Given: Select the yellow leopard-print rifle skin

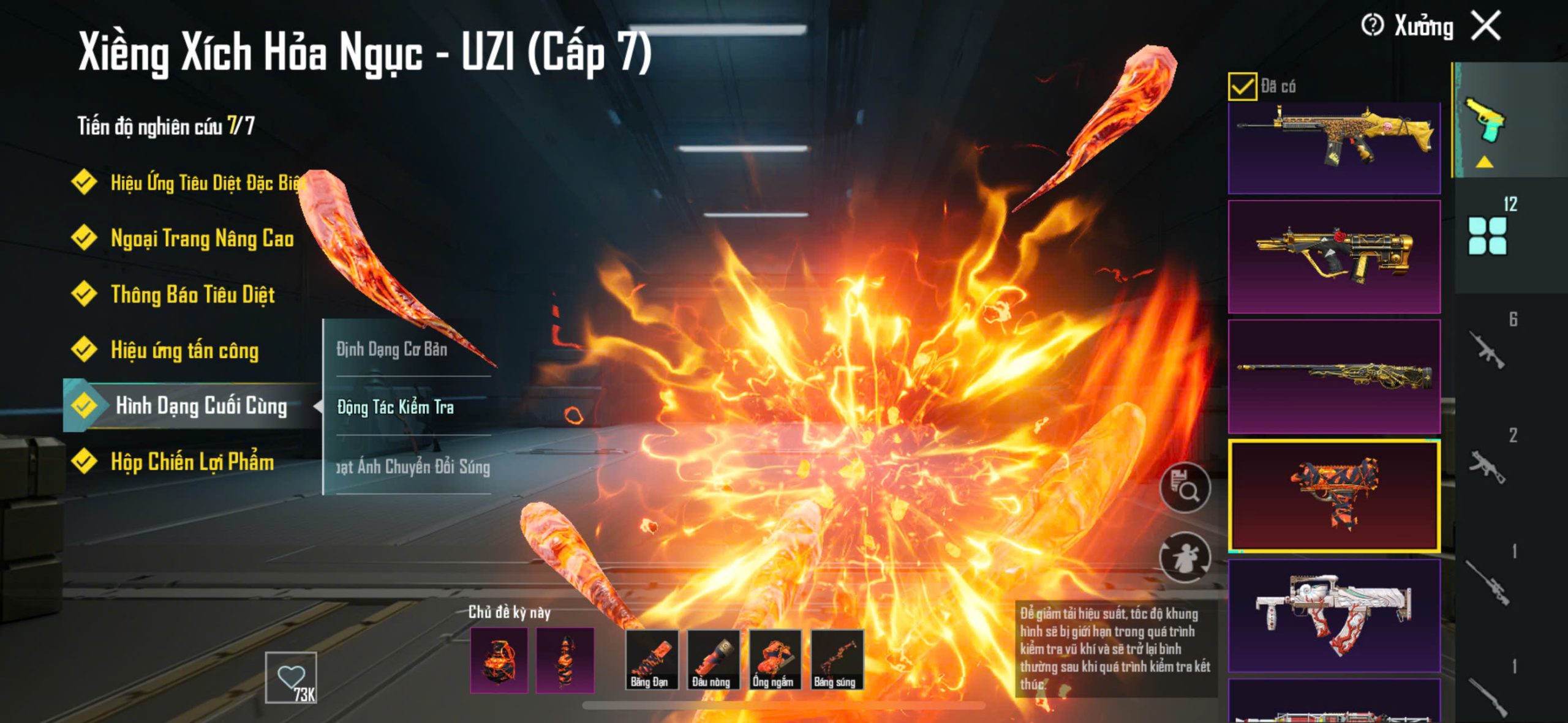Looking at the screenshot, I should pos(1334,146).
